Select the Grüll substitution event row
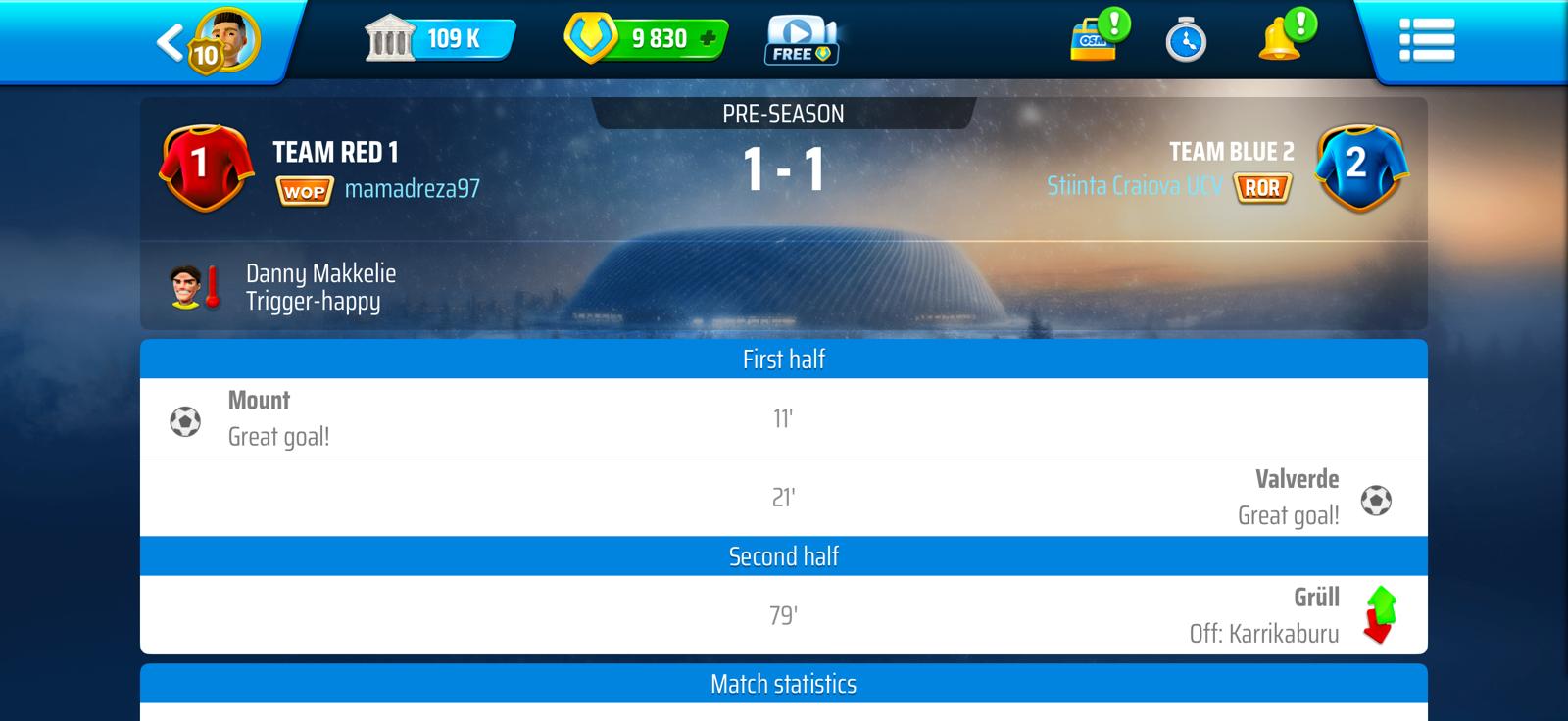The width and height of the screenshot is (1568, 721). (x=783, y=615)
